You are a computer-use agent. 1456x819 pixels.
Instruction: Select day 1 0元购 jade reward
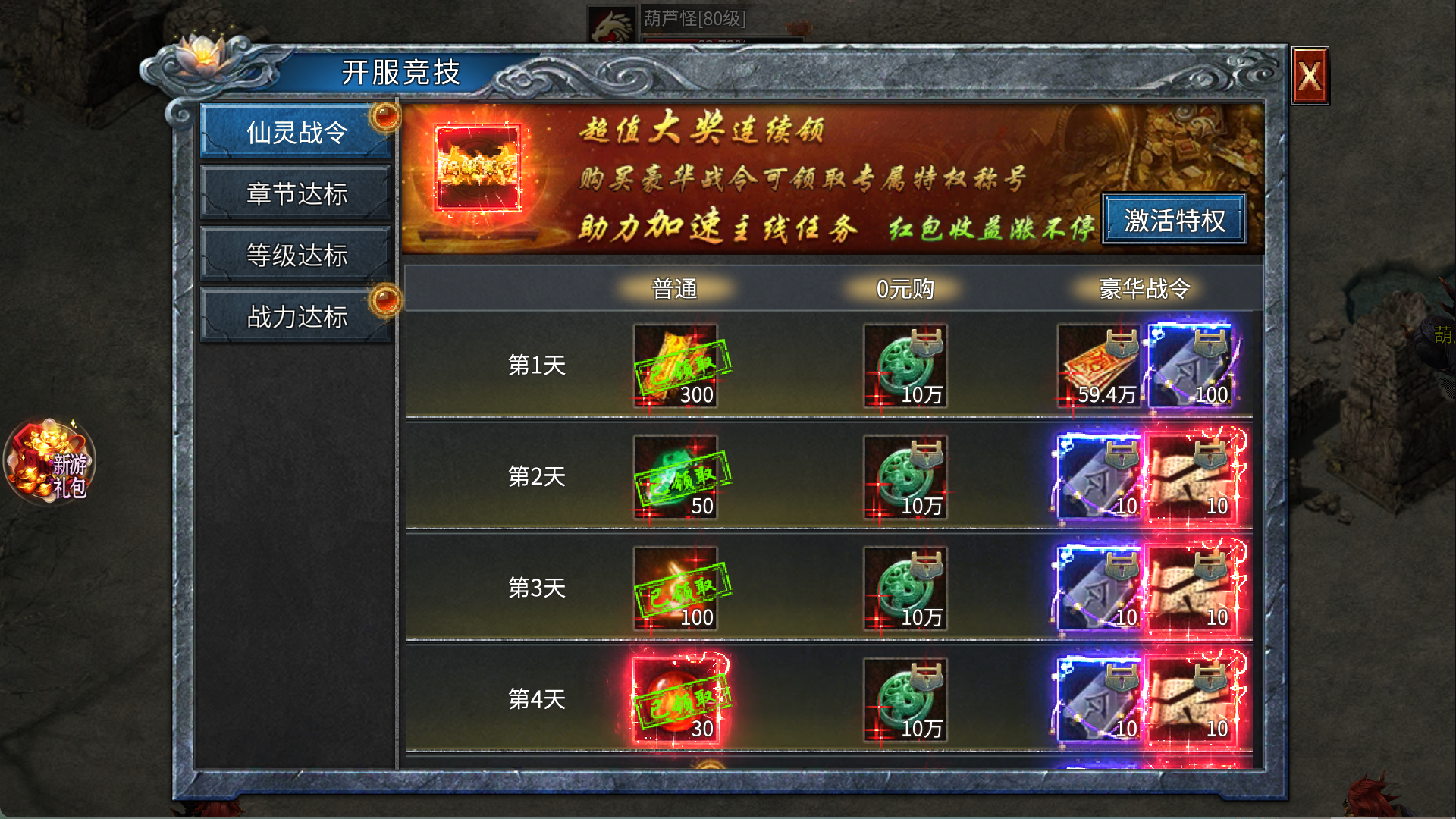coord(905,366)
